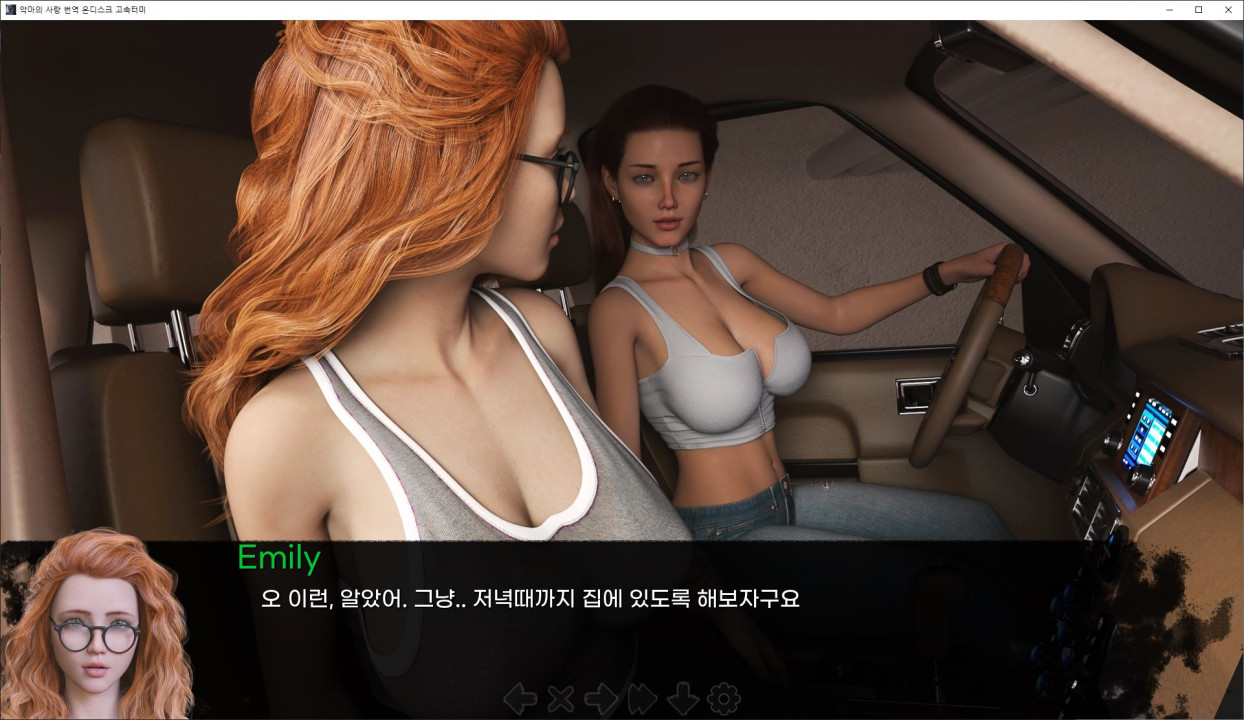Screen dimensions: 1244x720
Task: Close the game window
Action: (1228, 9)
